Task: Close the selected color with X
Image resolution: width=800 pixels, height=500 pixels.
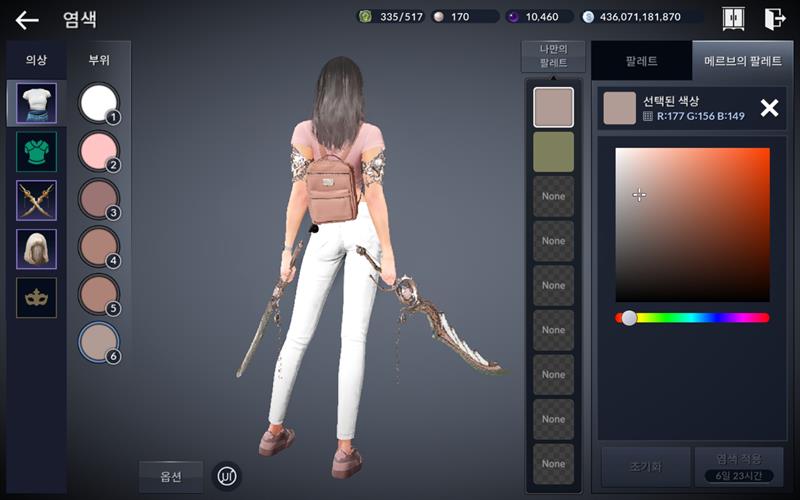Action: [769, 108]
